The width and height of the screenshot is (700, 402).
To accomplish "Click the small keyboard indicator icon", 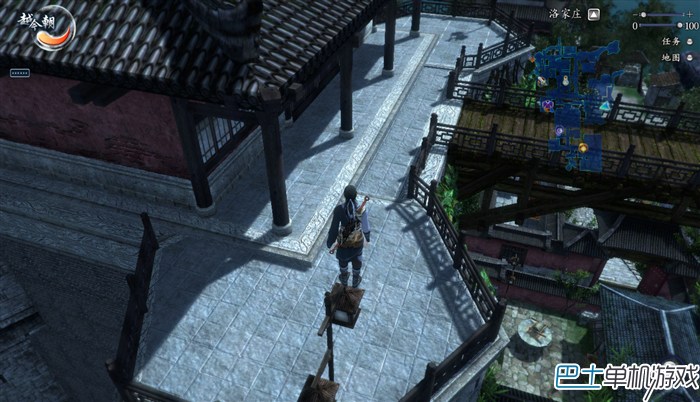I will [x=19, y=73].
